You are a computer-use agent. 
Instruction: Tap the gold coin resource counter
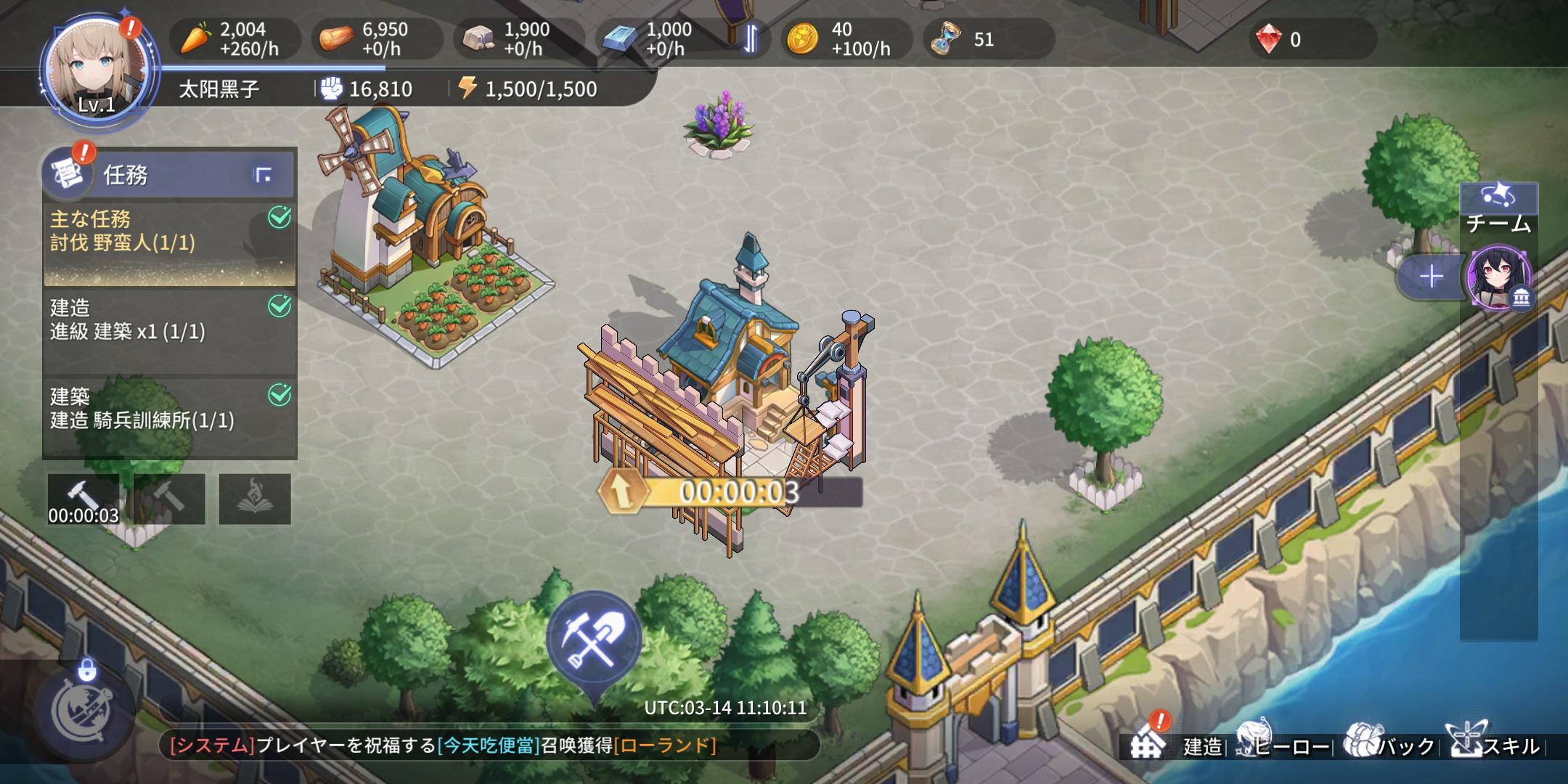point(844,39)
